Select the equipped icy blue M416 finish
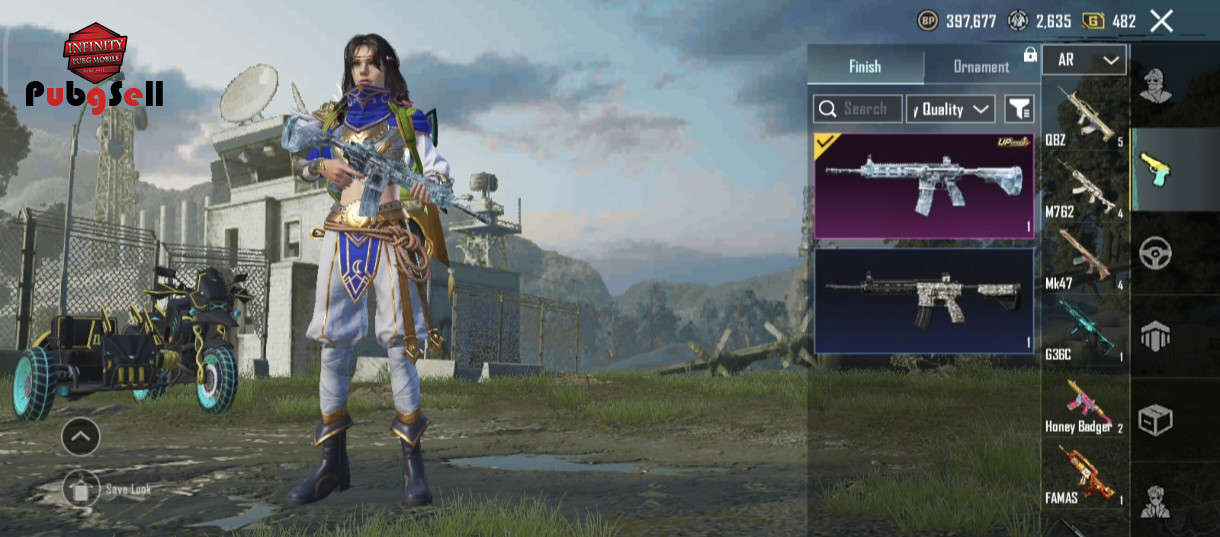The height and width of the screenshot is (537, 1220). click(x=923, y=185)
